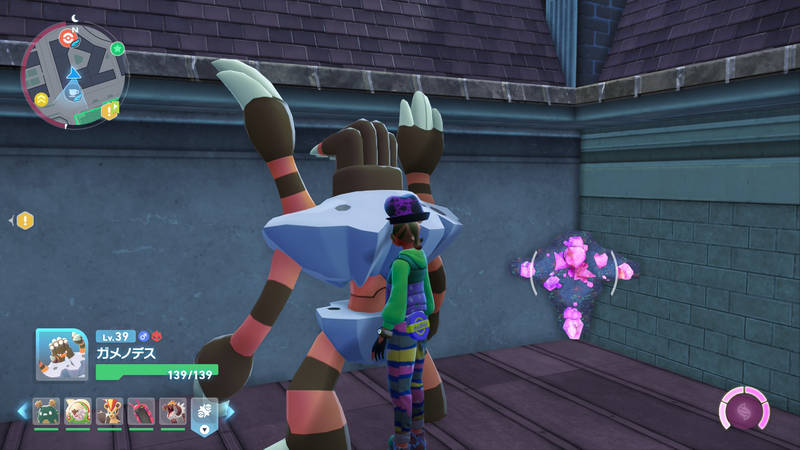
Task: Open the Poké Ball dropdown slot
Action: pos(204,413)
